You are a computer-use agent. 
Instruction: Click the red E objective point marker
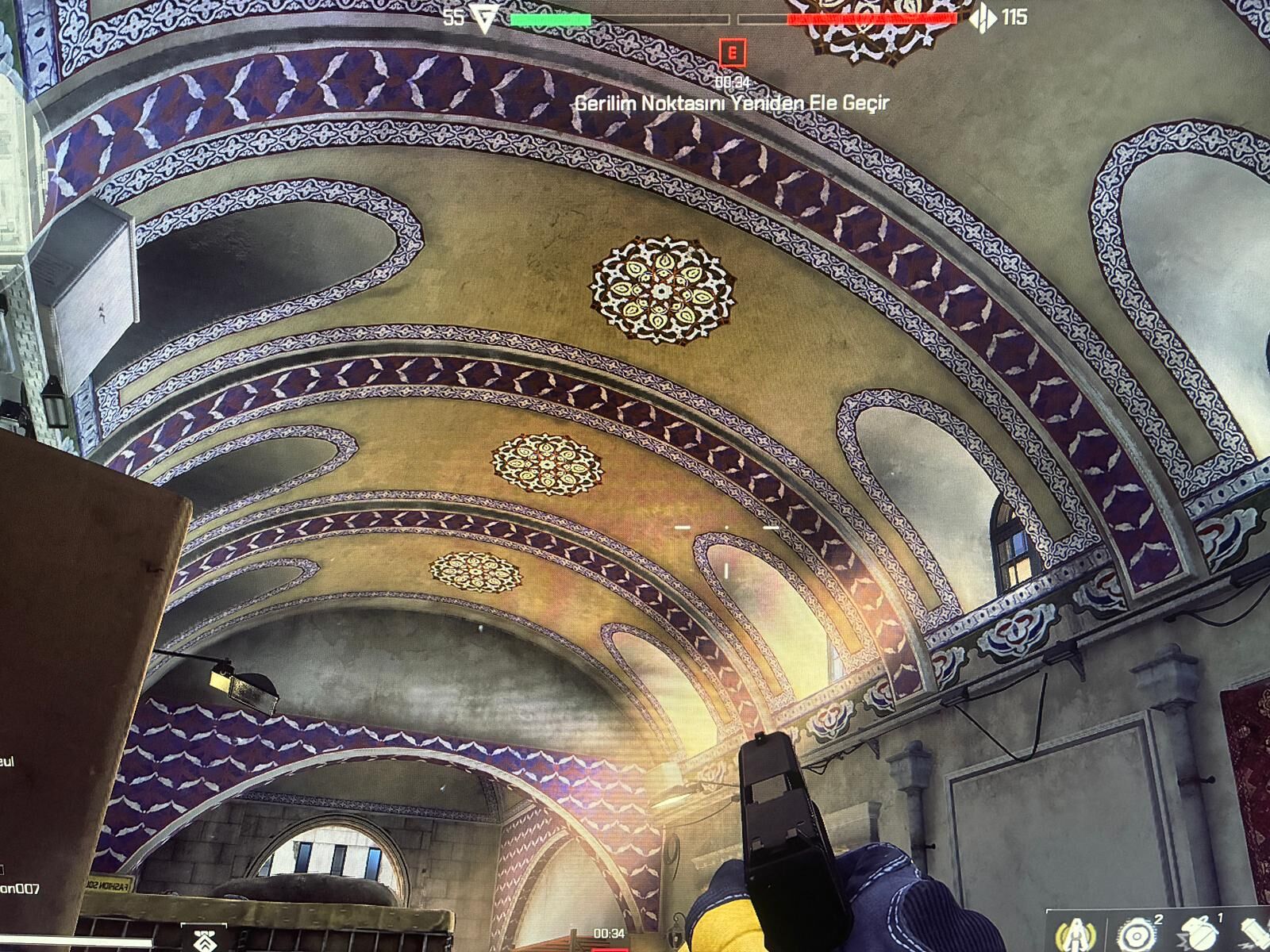[x=732, y=54]
